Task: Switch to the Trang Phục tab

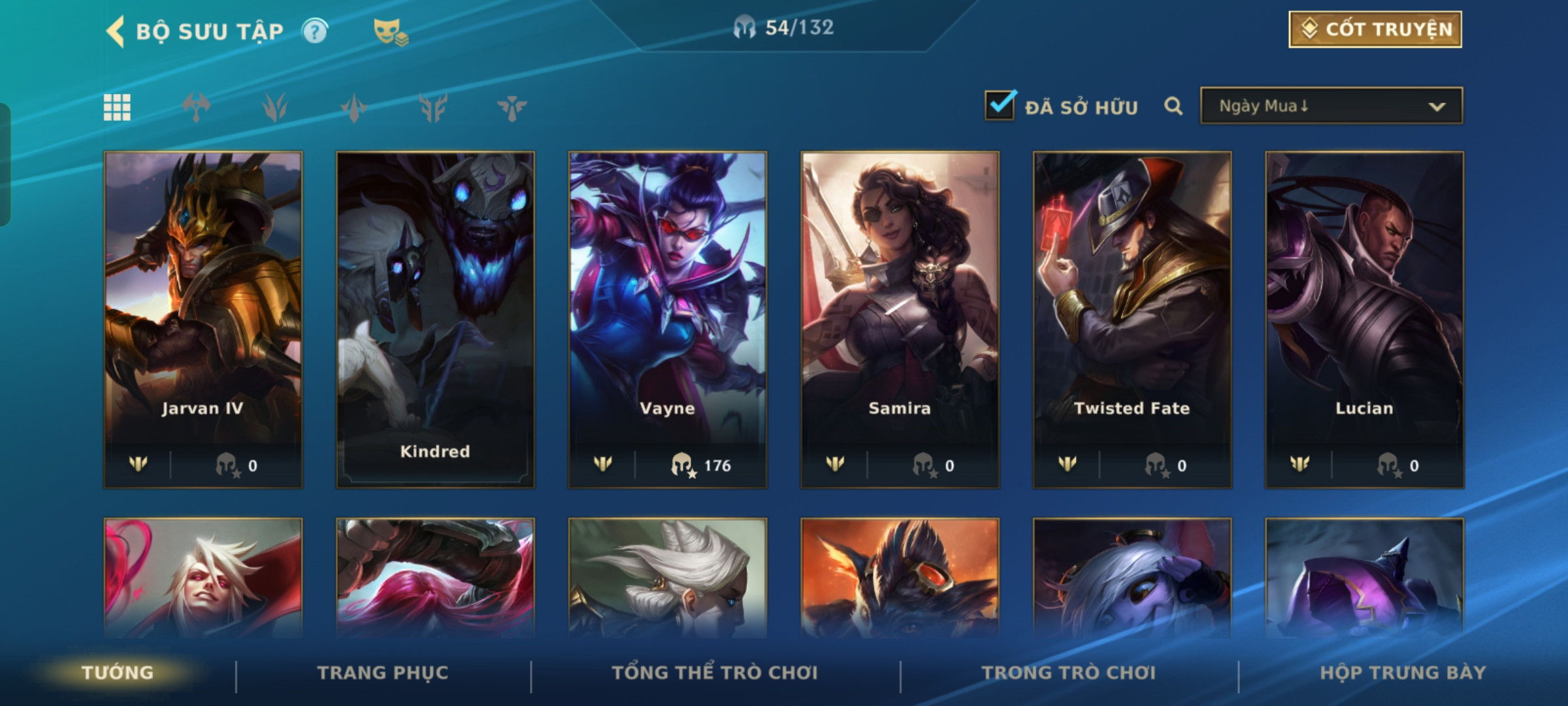Action: (383, 673)
